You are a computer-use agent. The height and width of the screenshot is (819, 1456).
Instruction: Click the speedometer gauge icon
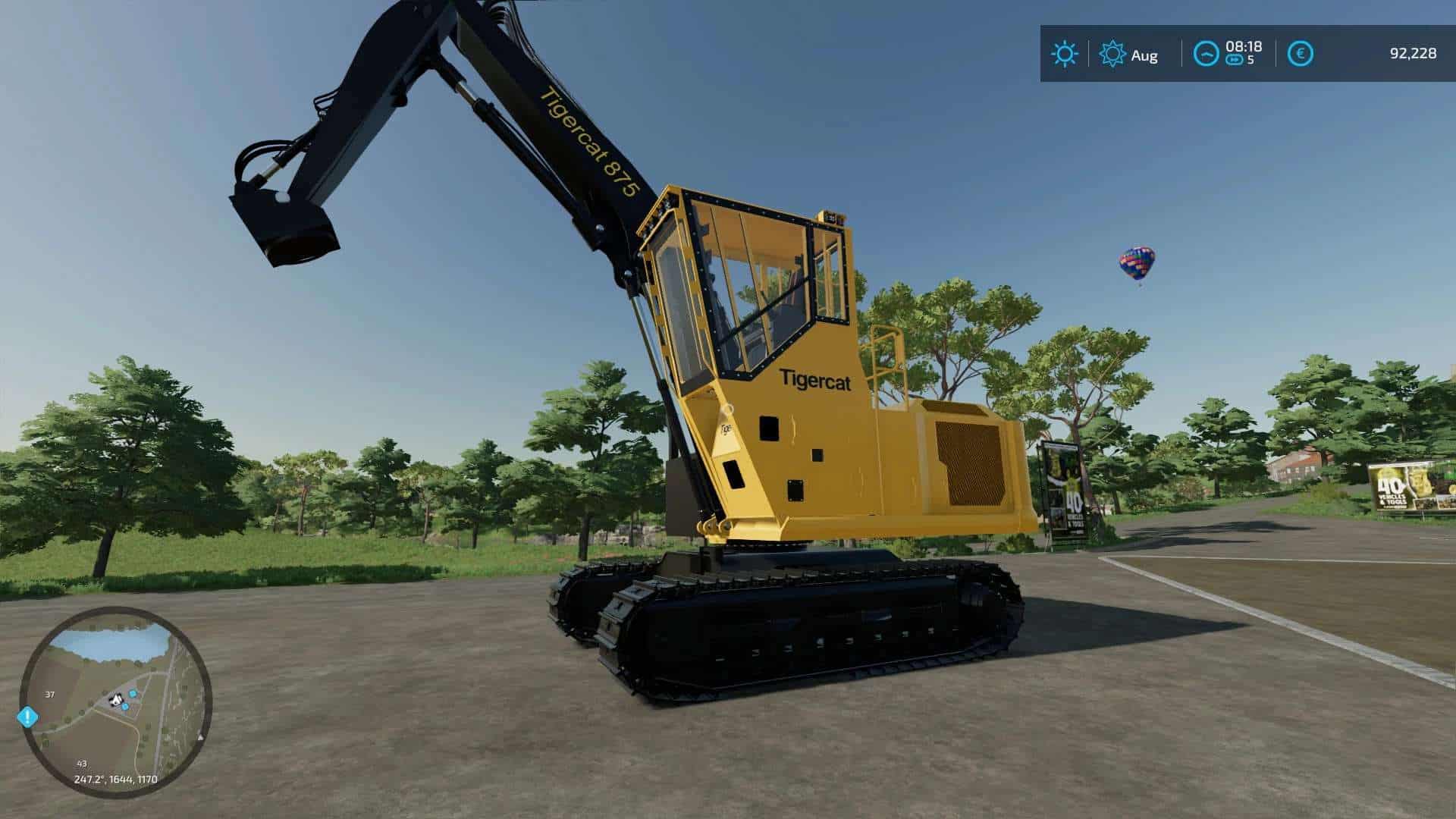click(x=1207, y=53)
